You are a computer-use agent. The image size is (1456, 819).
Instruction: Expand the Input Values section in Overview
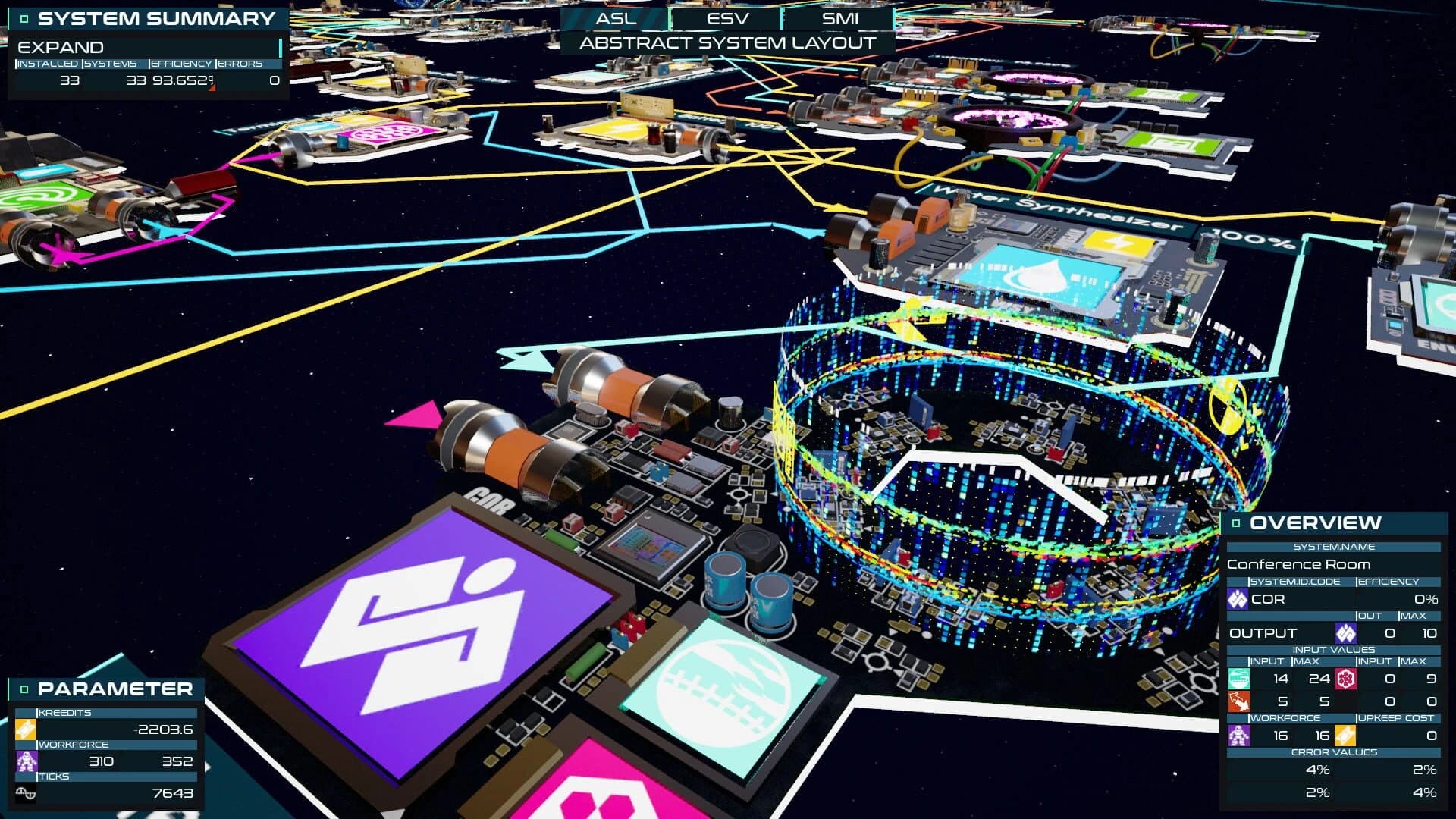click(x=1332, y=649)
